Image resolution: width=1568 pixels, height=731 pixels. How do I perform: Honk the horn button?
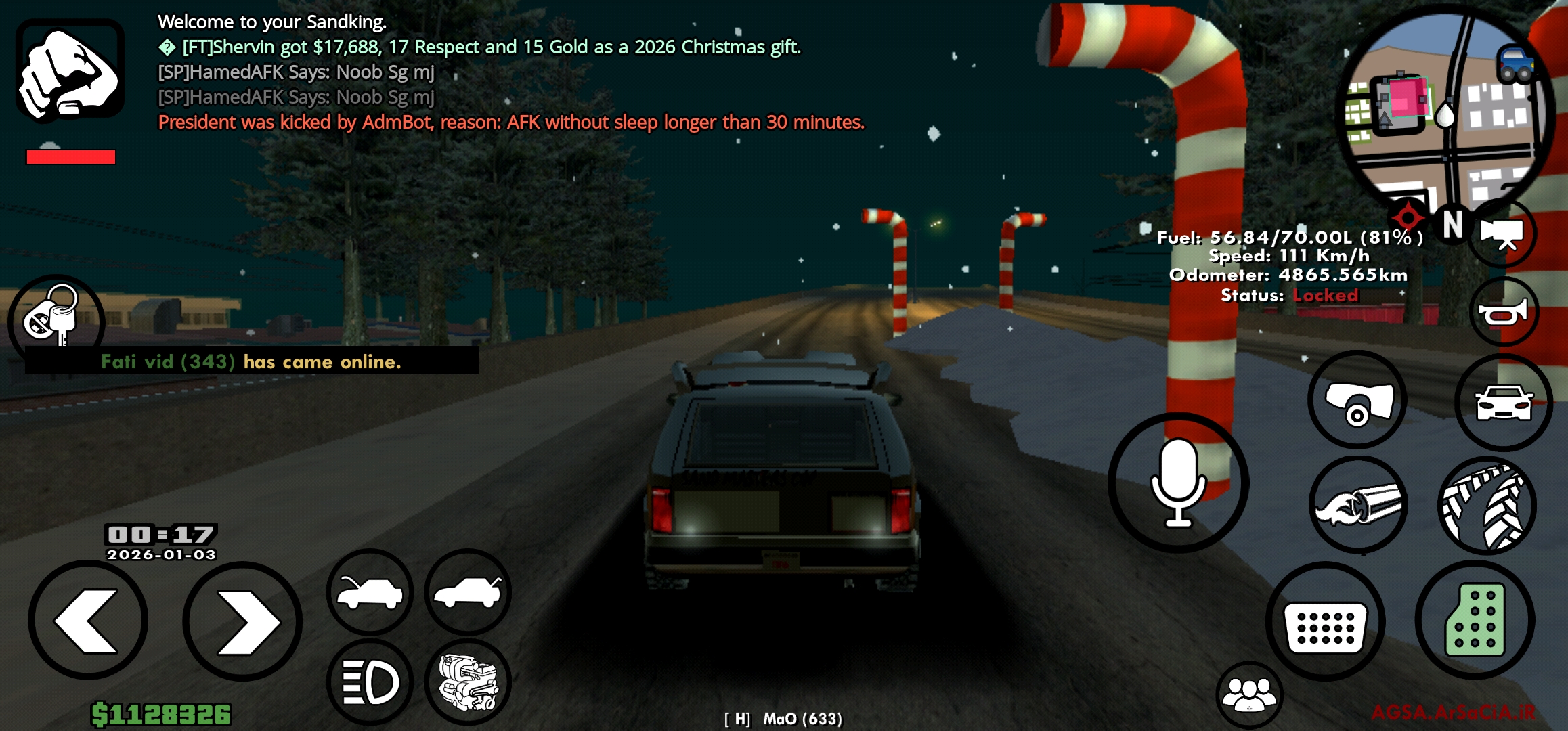(1503, 313)
